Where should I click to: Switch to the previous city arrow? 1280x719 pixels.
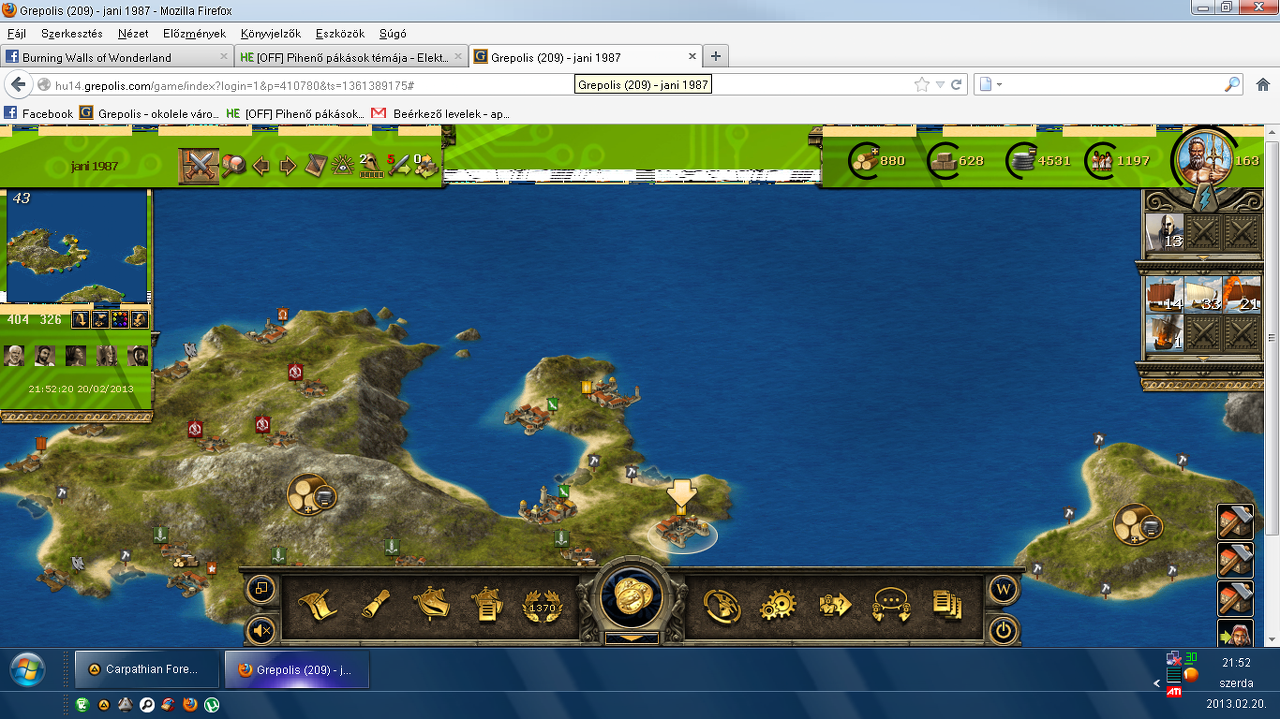[262, 166]
